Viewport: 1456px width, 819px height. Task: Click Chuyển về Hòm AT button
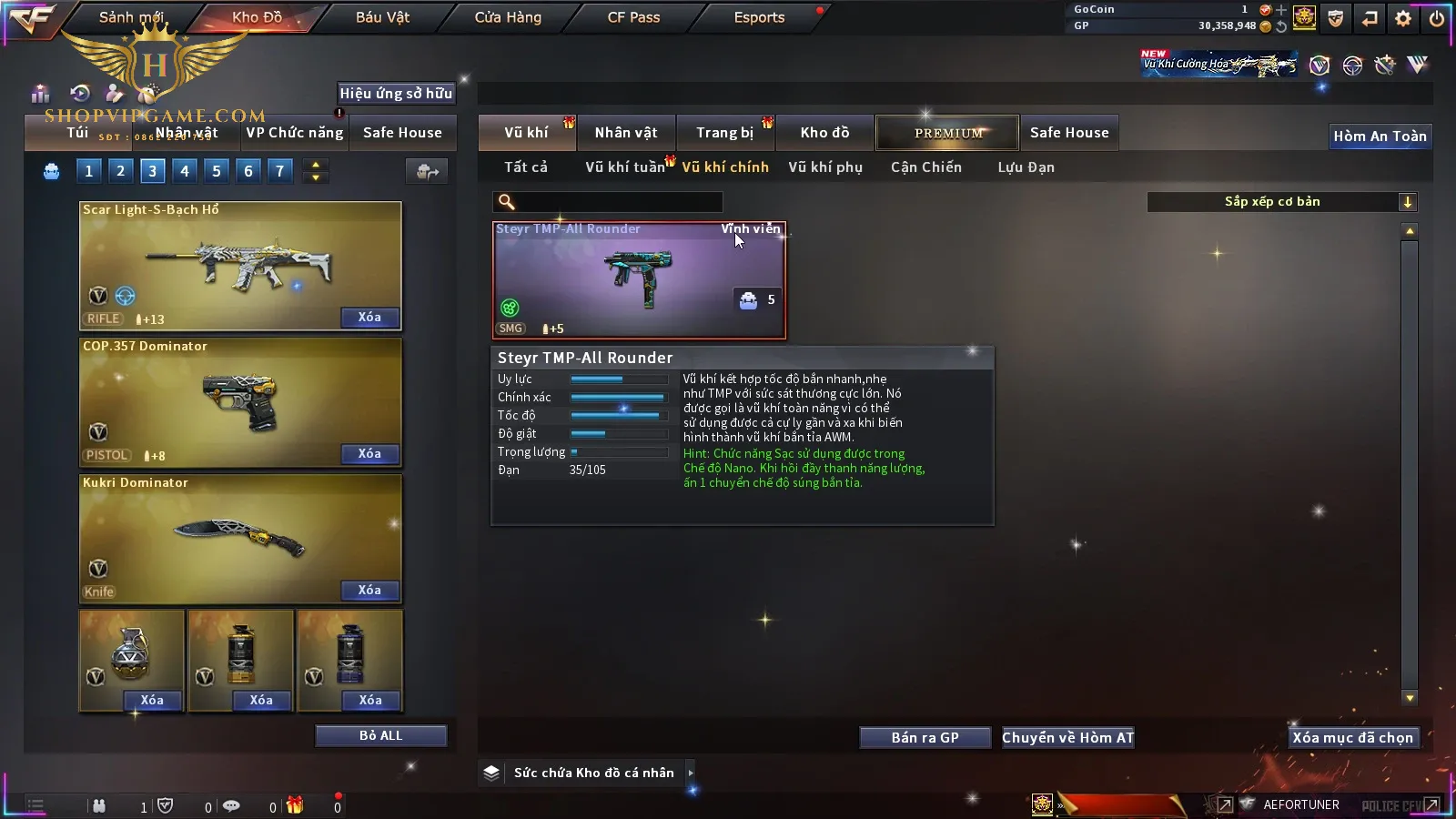pos(1067,738)
